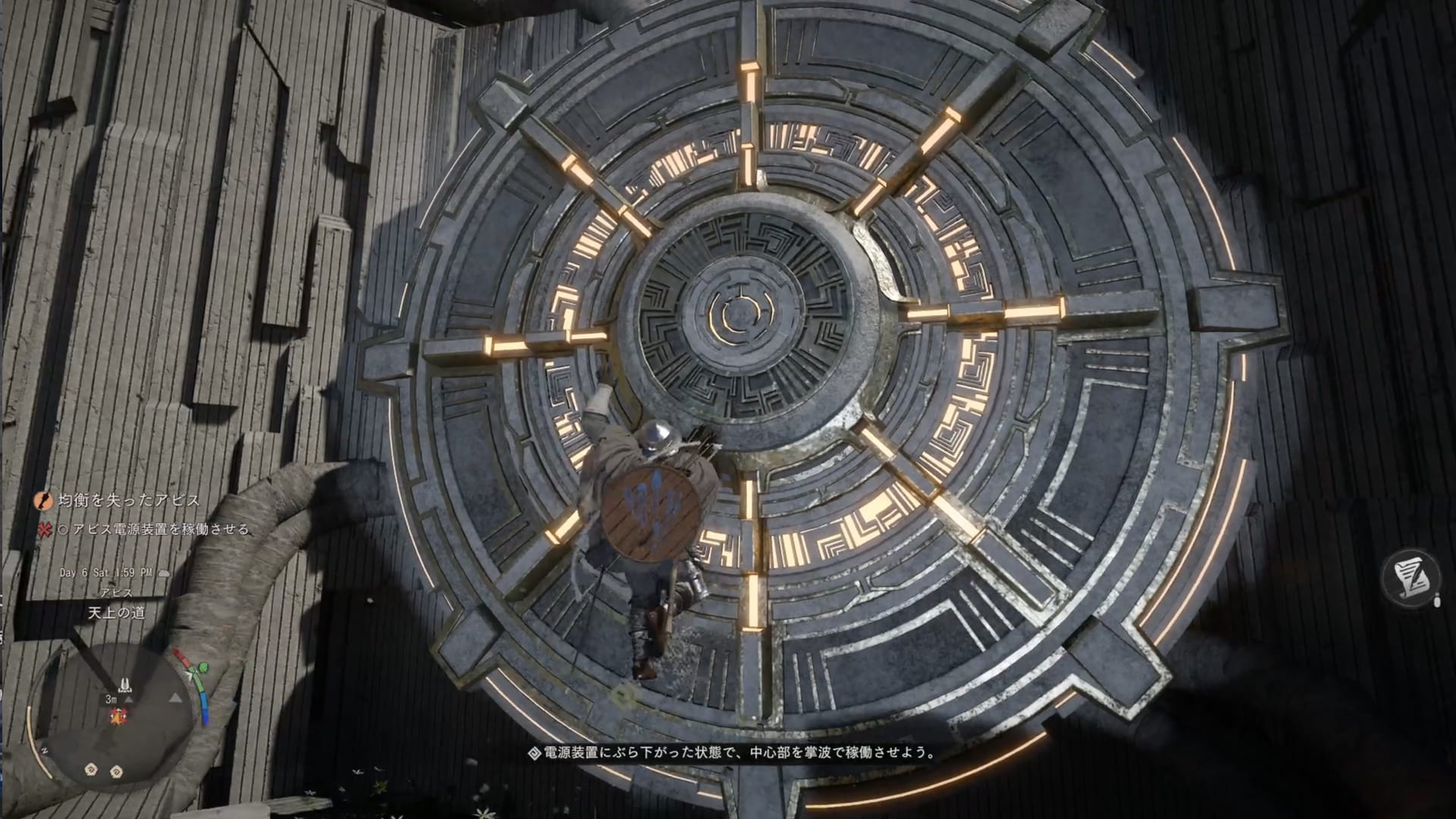Viewport: 1456px width, 819px height.
Task: Click the アビス電源装置を稼働させる objective
Action: (x=160, y=529)
